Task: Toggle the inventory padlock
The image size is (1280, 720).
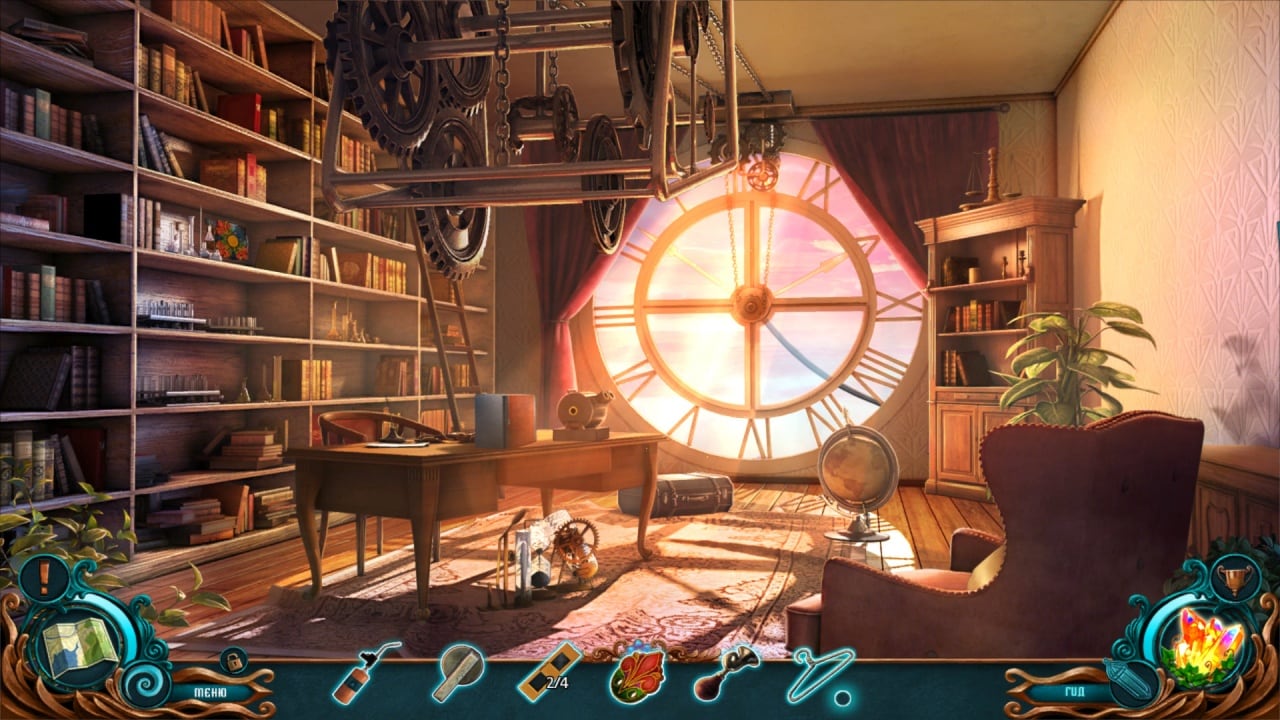Action: (x=234, y=660)
